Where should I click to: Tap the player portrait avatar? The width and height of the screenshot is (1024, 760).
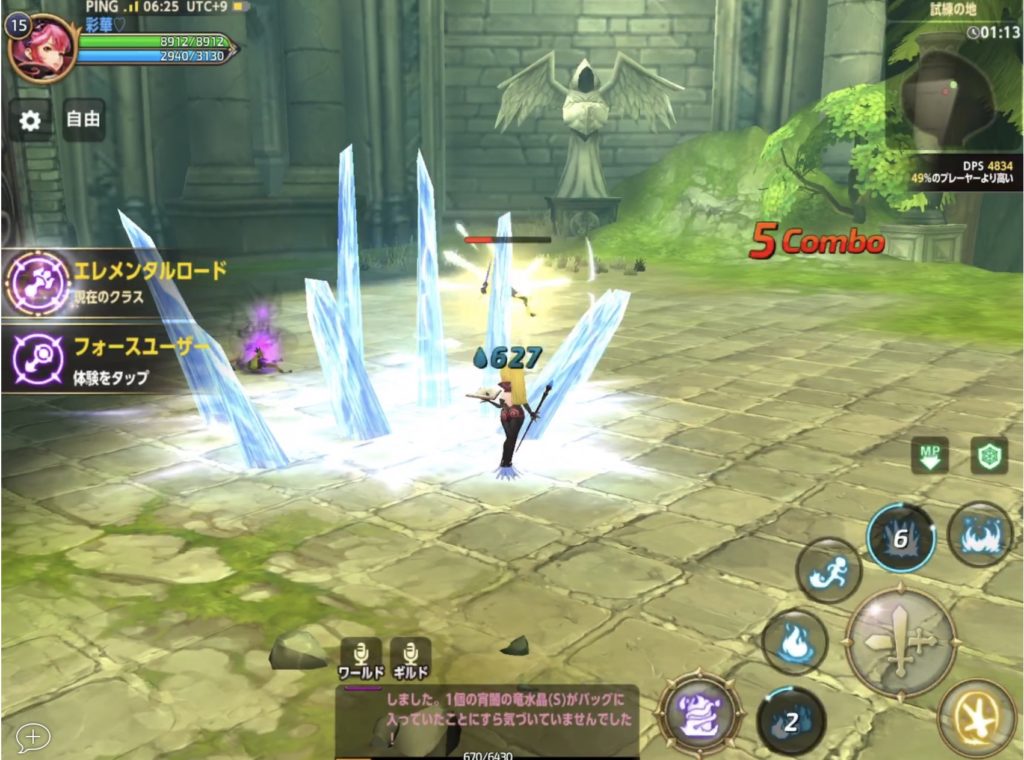(x=42, y=49)
